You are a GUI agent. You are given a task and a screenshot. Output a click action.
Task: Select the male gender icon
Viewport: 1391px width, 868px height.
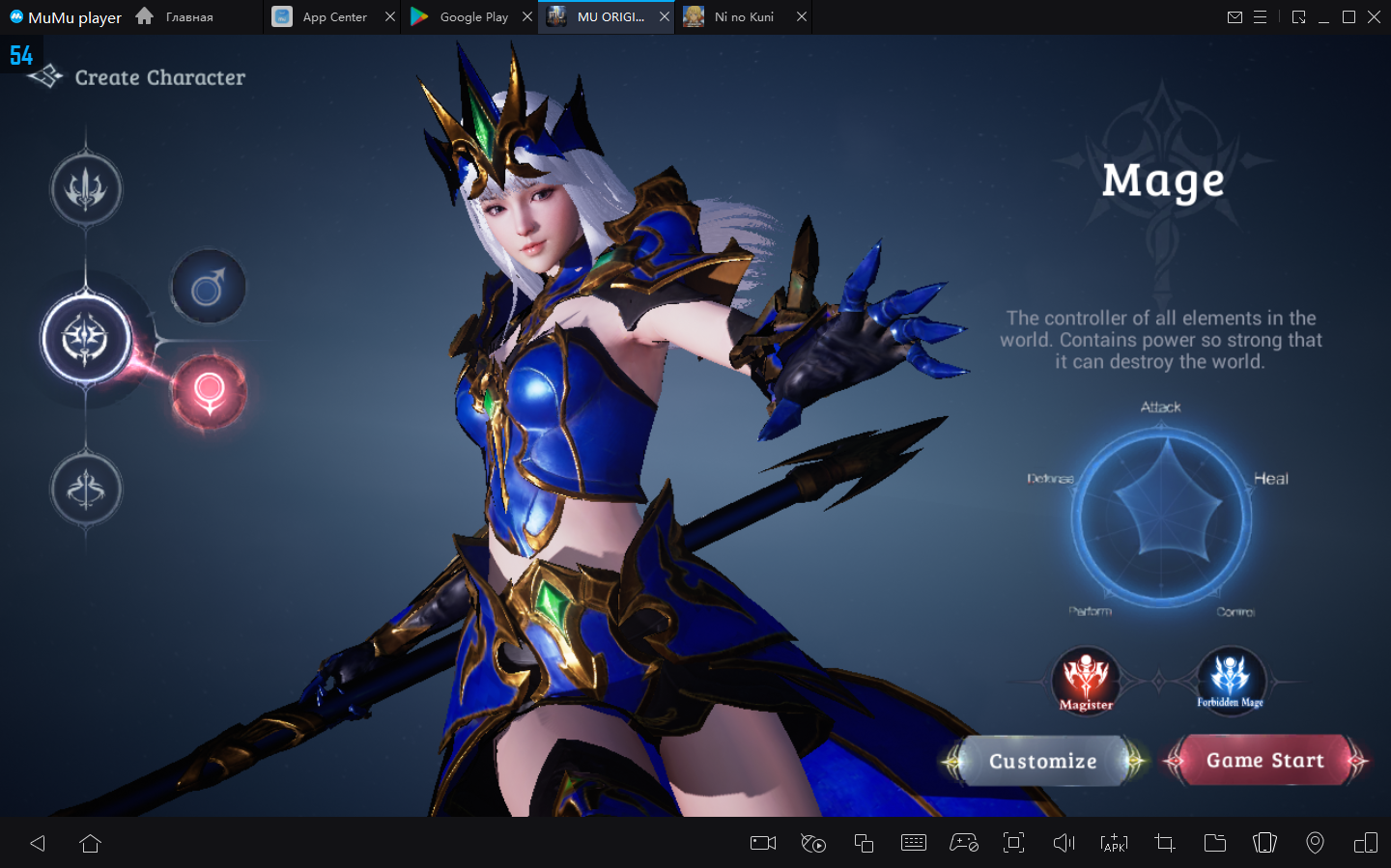(208, 288)
